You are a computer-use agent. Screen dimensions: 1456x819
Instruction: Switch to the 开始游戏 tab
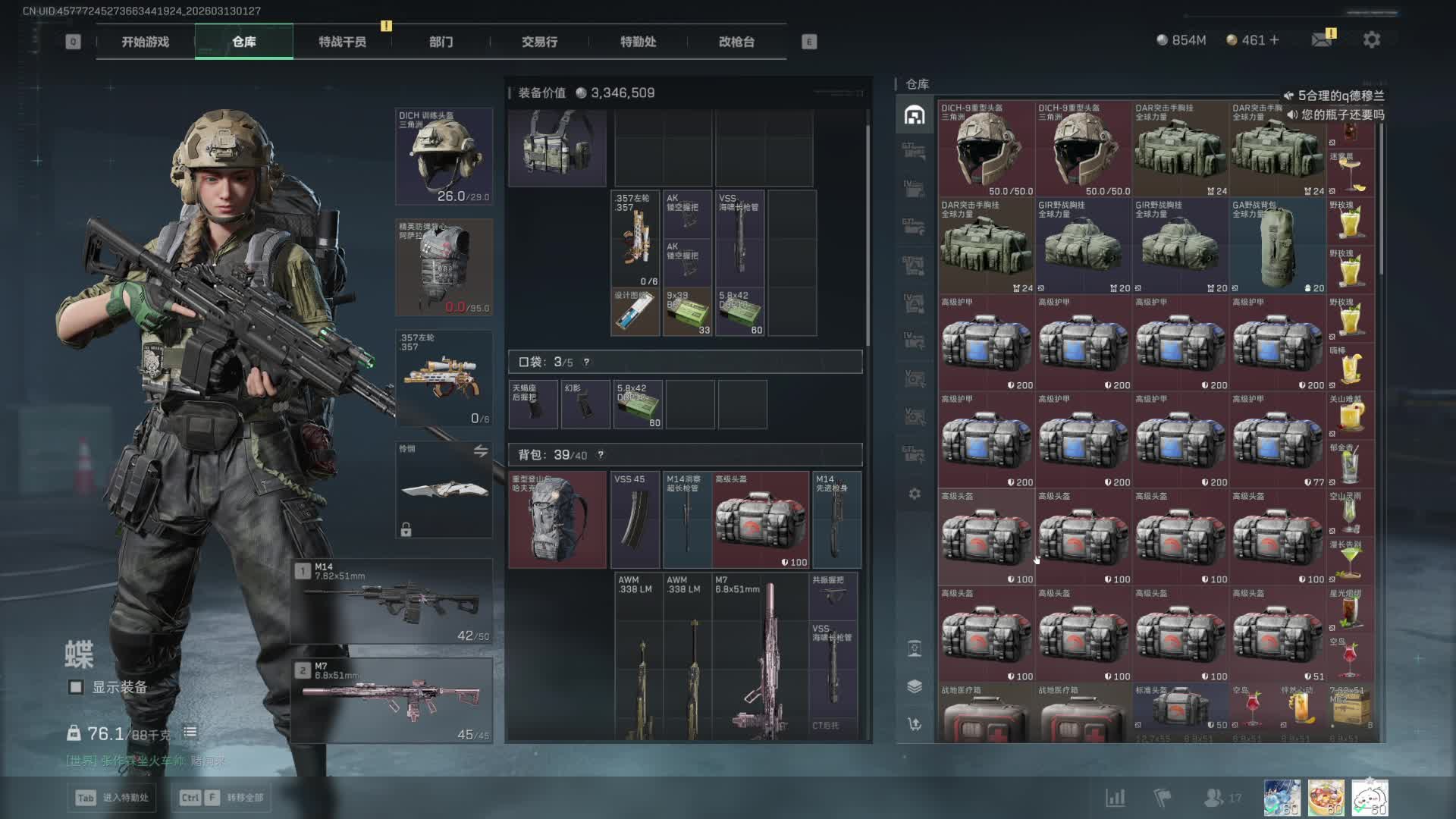pos(145,42)
